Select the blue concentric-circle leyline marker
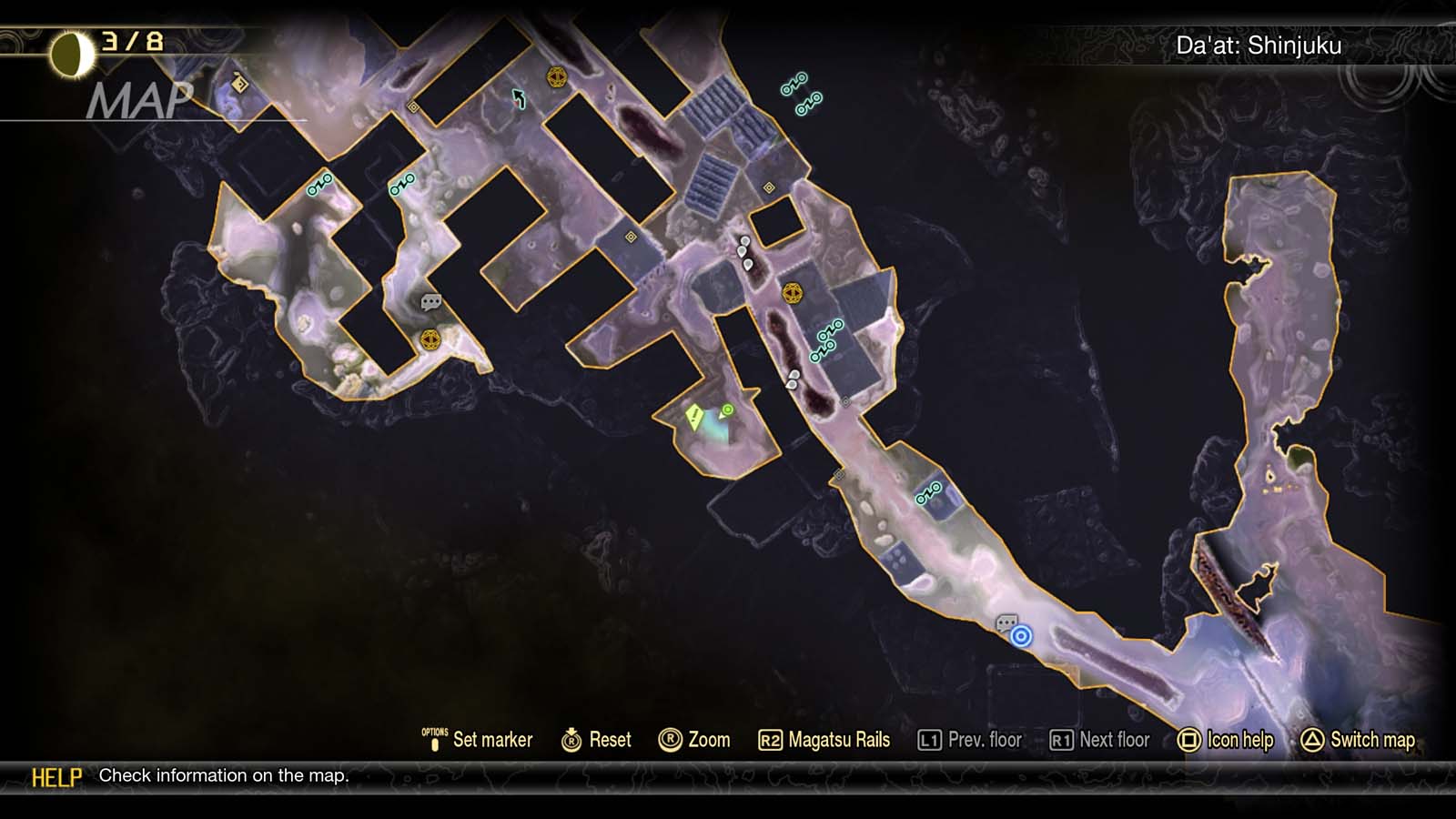1456x819 pixels. coord(1021,636)
